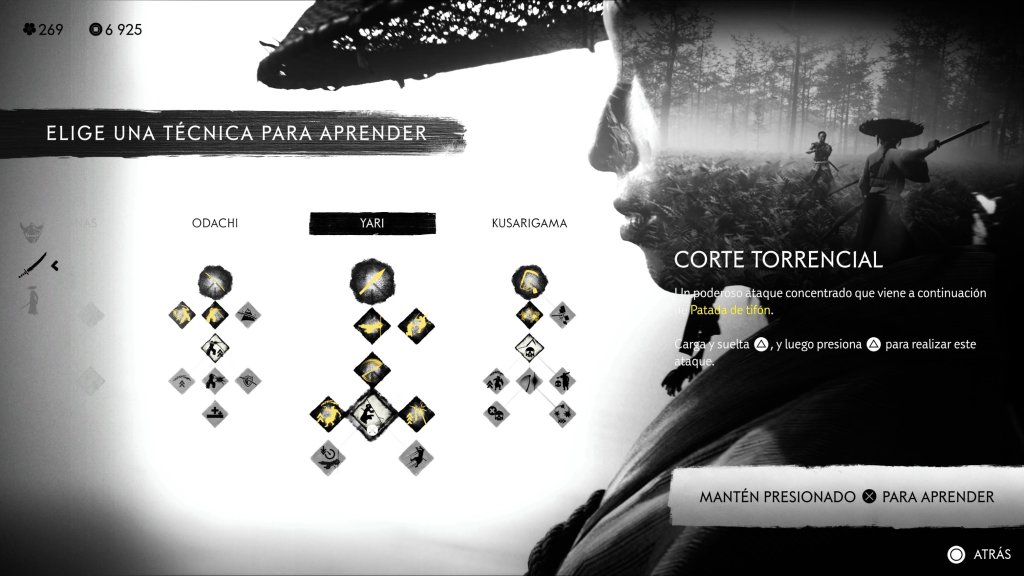Image resolution: width=1024 pixels, height=576 pixels.
Task: Select the highlighted Corte Torrencial technique node
Action: 371,412
